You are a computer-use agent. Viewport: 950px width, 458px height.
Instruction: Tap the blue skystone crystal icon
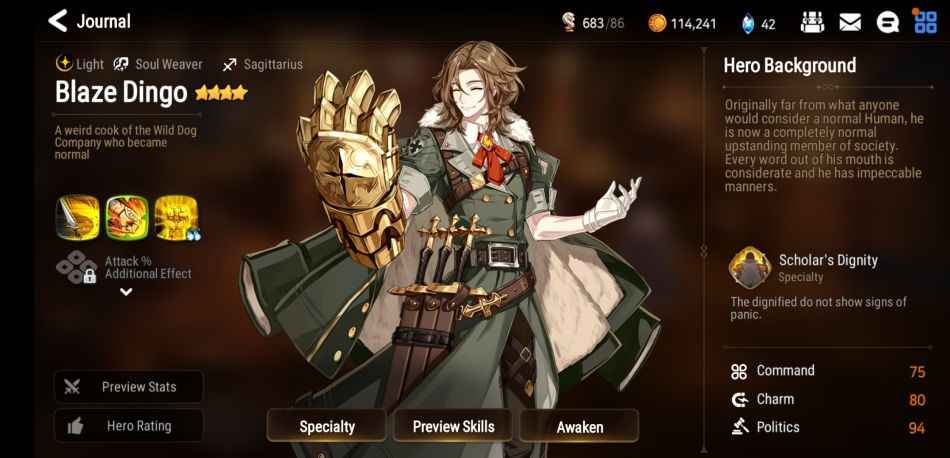pyautogui.click(x=747, y=23)
